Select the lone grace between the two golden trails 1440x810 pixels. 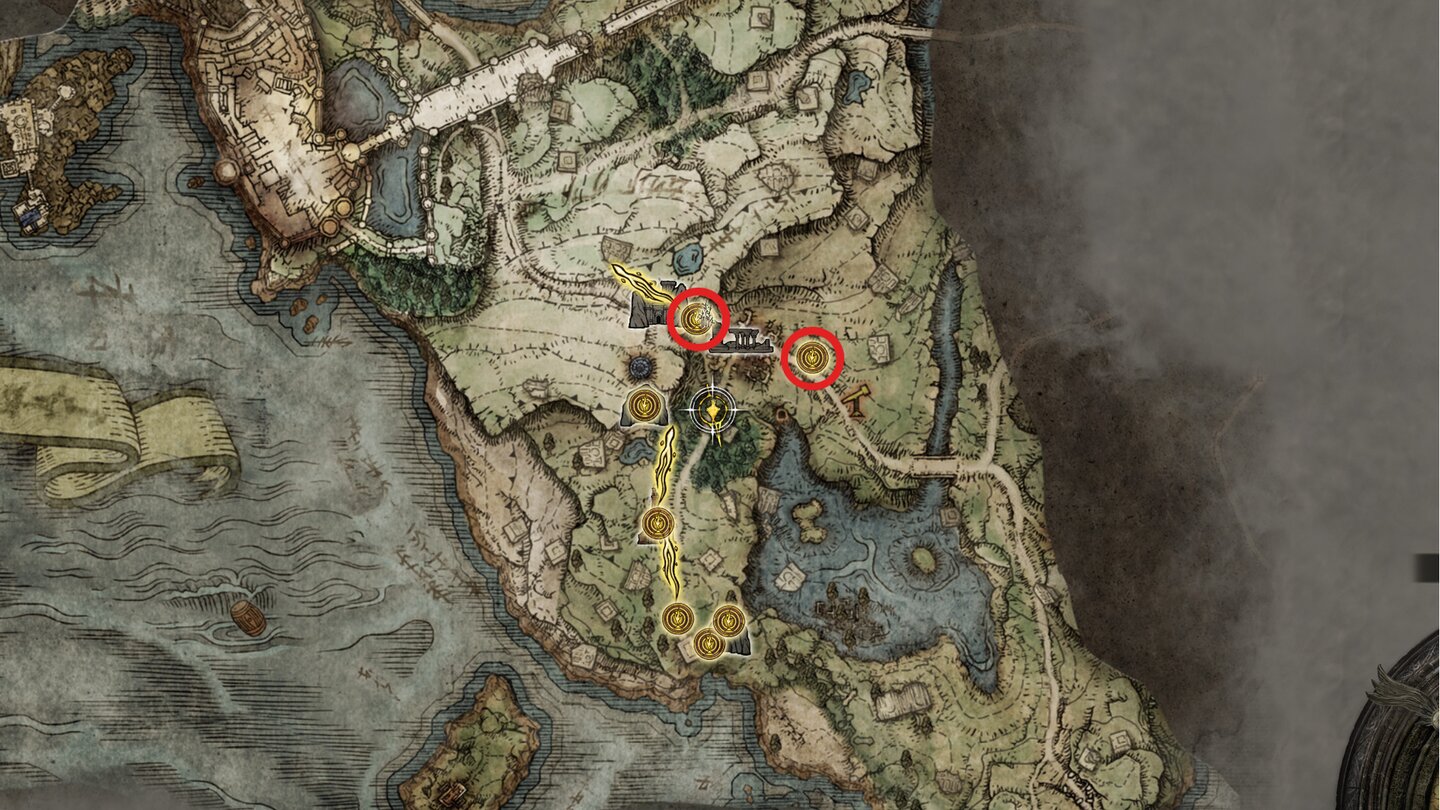coord(658,523)
